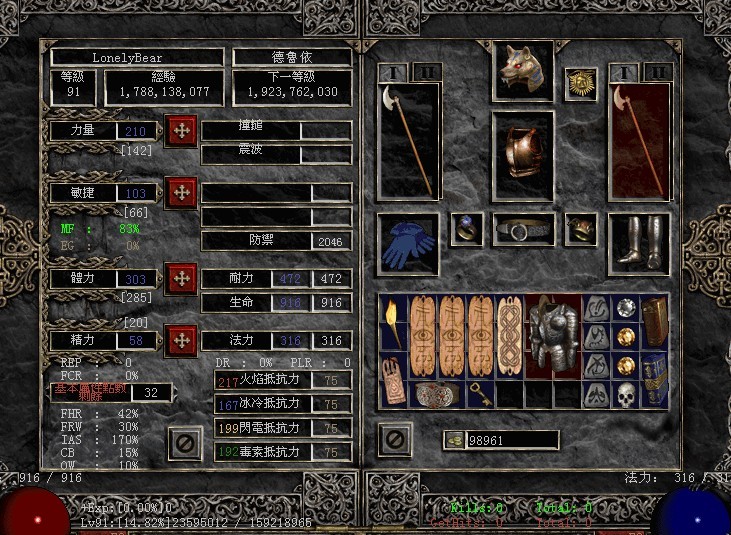The image size is (731, 535).
Task: Click the gold coin button
Action: [x=455, y=440]
